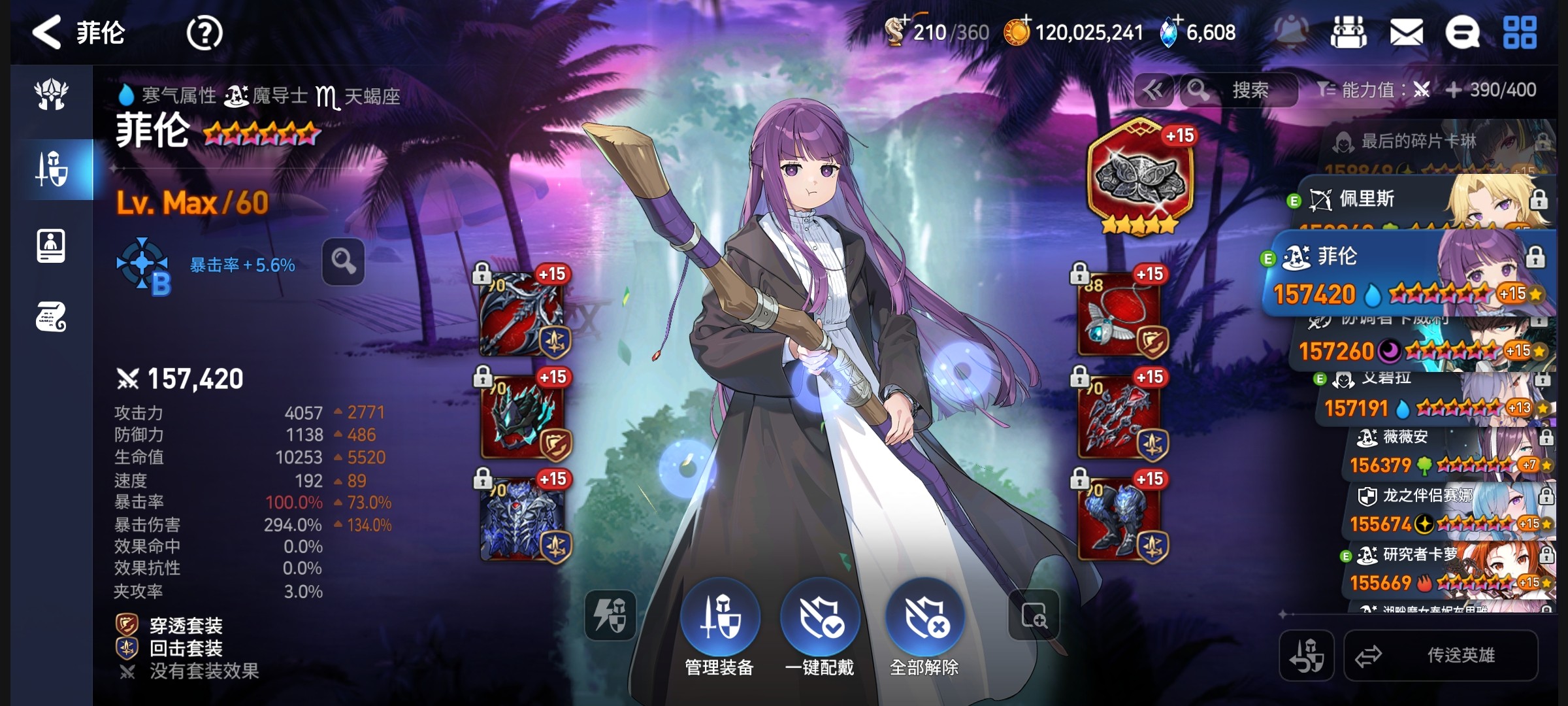Switch to the profile card tab in sidebar
Image resolution: width=1568 pixels, height=706 pixels.
(x=52, y=246)
